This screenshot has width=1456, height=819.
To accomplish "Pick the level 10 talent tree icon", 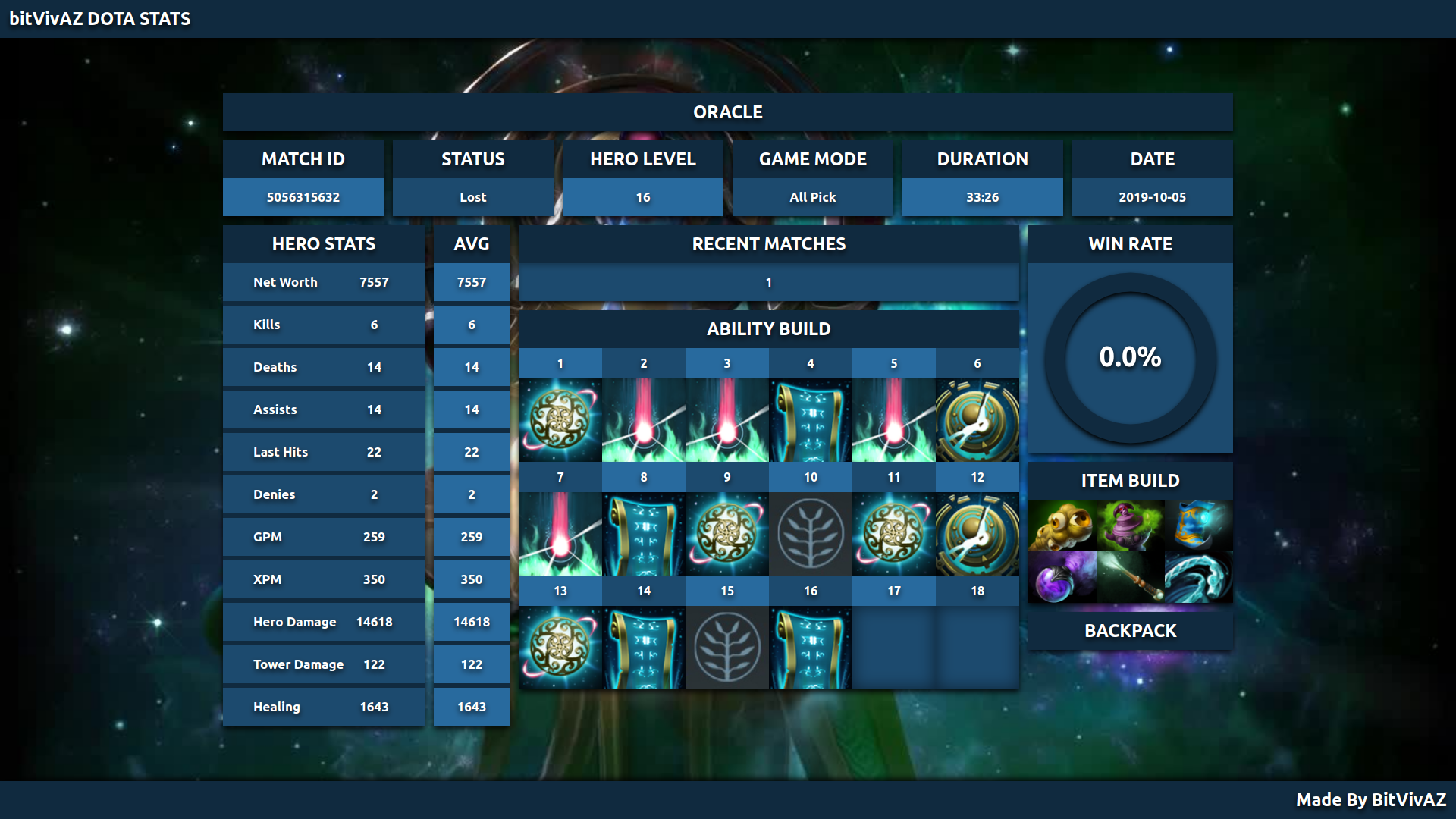I will (811, 534).
